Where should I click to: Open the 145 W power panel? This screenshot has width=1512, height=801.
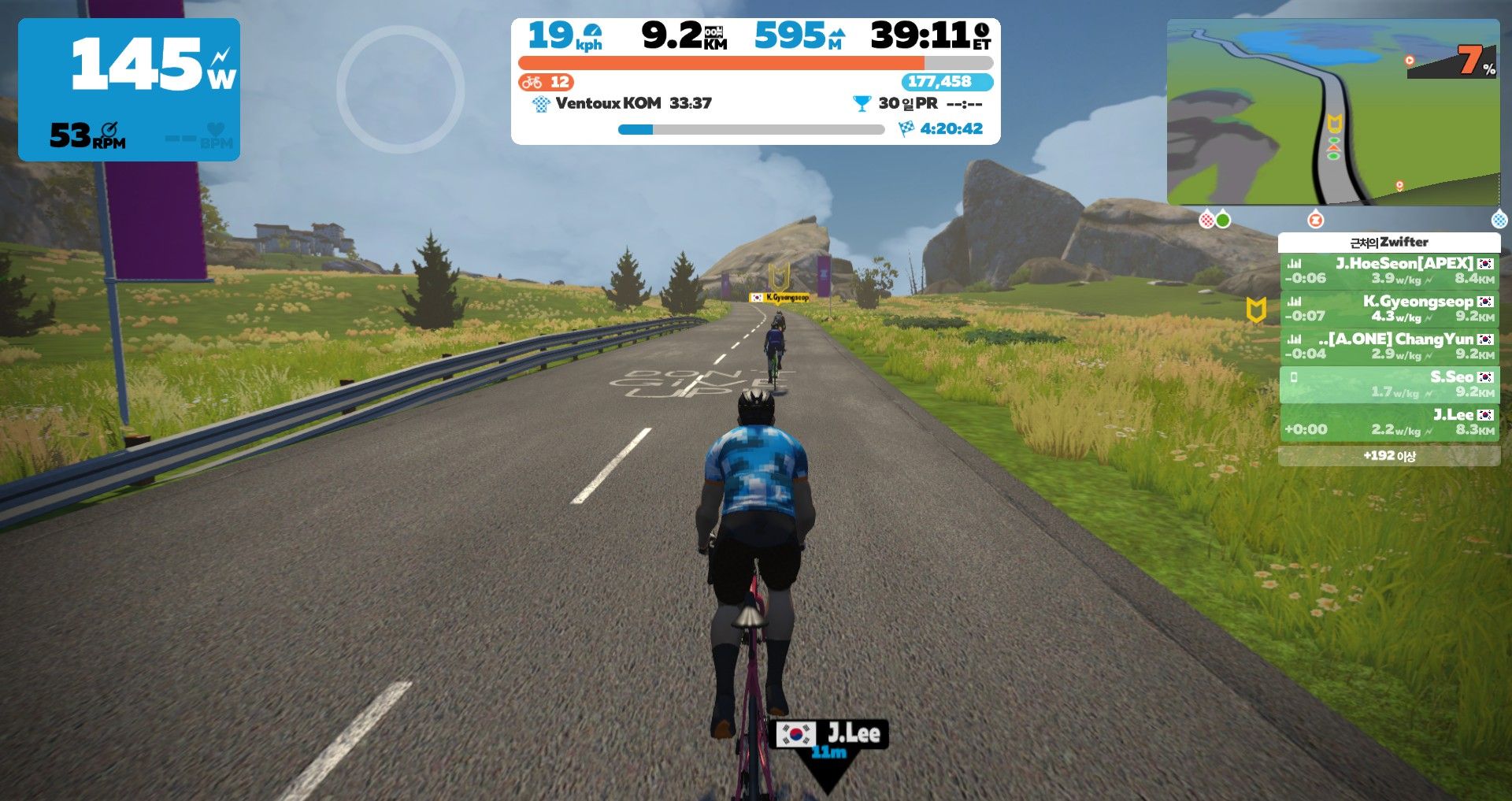[129, 89]
